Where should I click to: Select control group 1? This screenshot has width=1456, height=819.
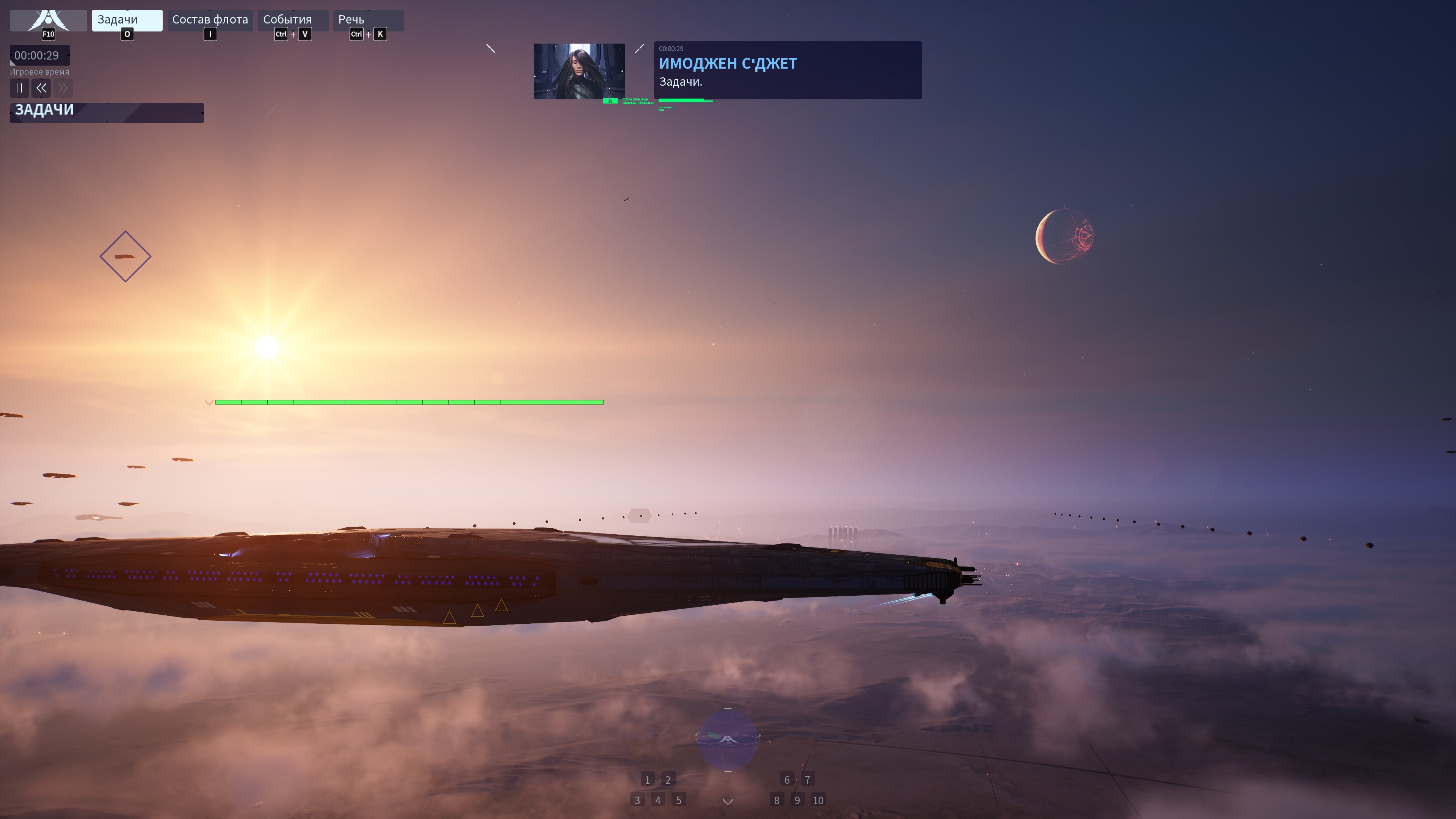click(x=648, y=780)
